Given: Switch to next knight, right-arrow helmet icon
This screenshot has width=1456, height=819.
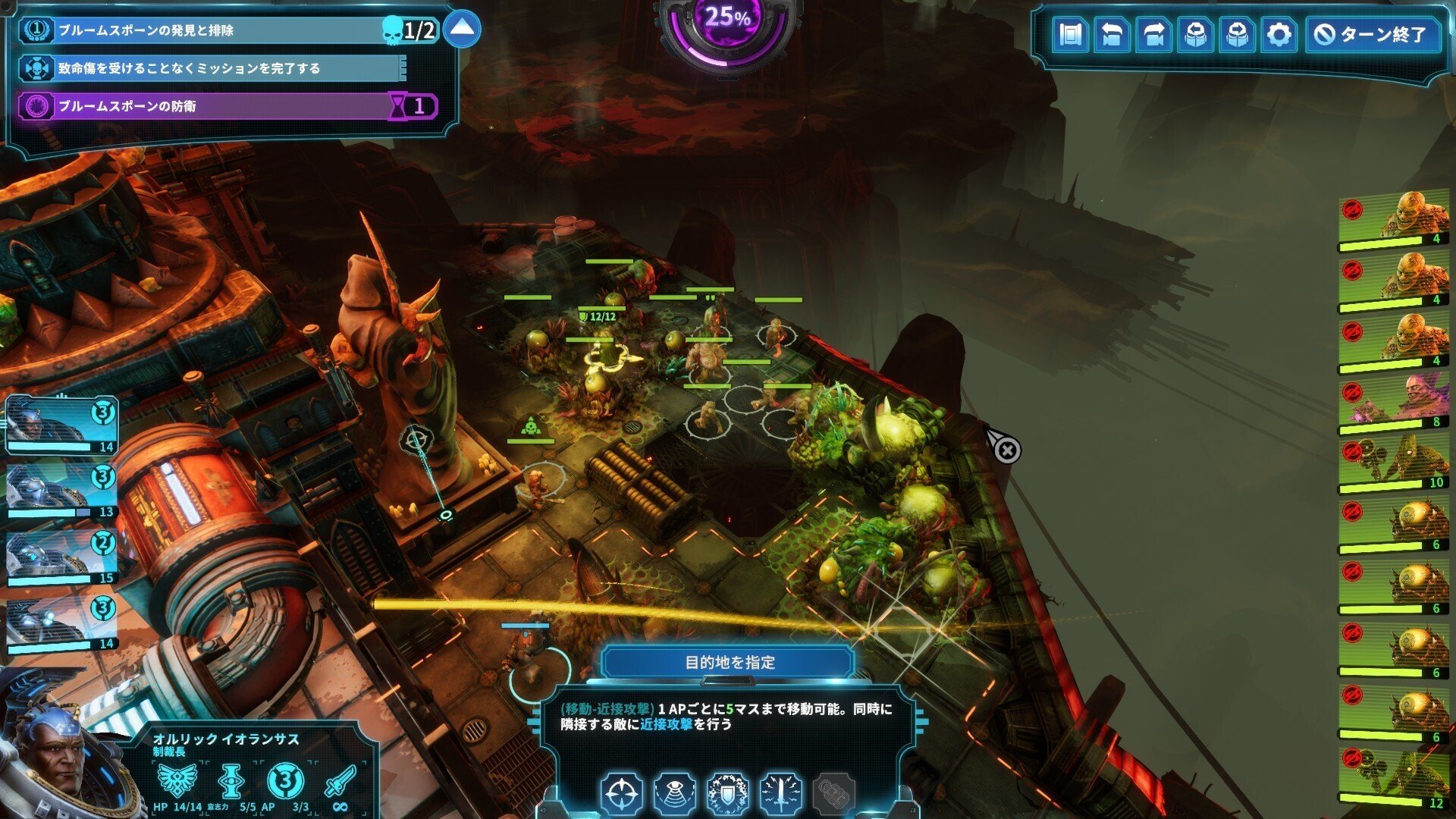Looking at the screenshot, I should [x=1237, y=35].
